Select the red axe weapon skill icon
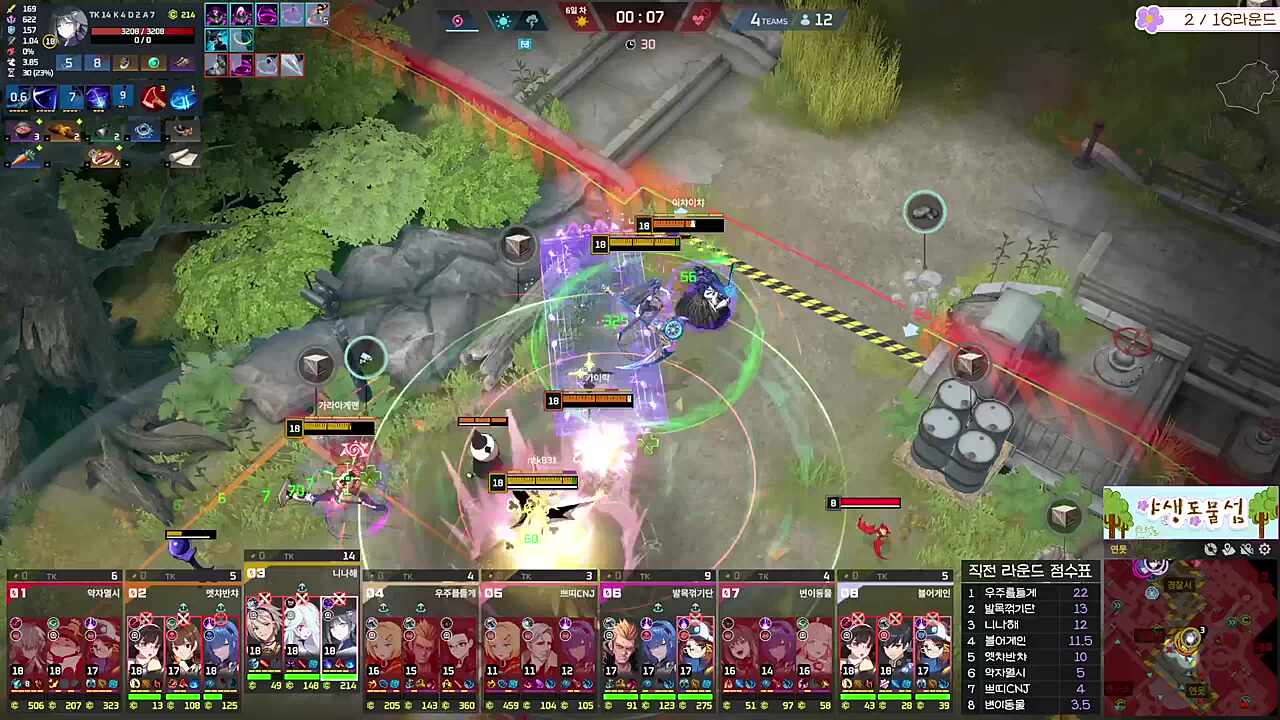This screenshot has width=1280, height=720. pos(153,98)
